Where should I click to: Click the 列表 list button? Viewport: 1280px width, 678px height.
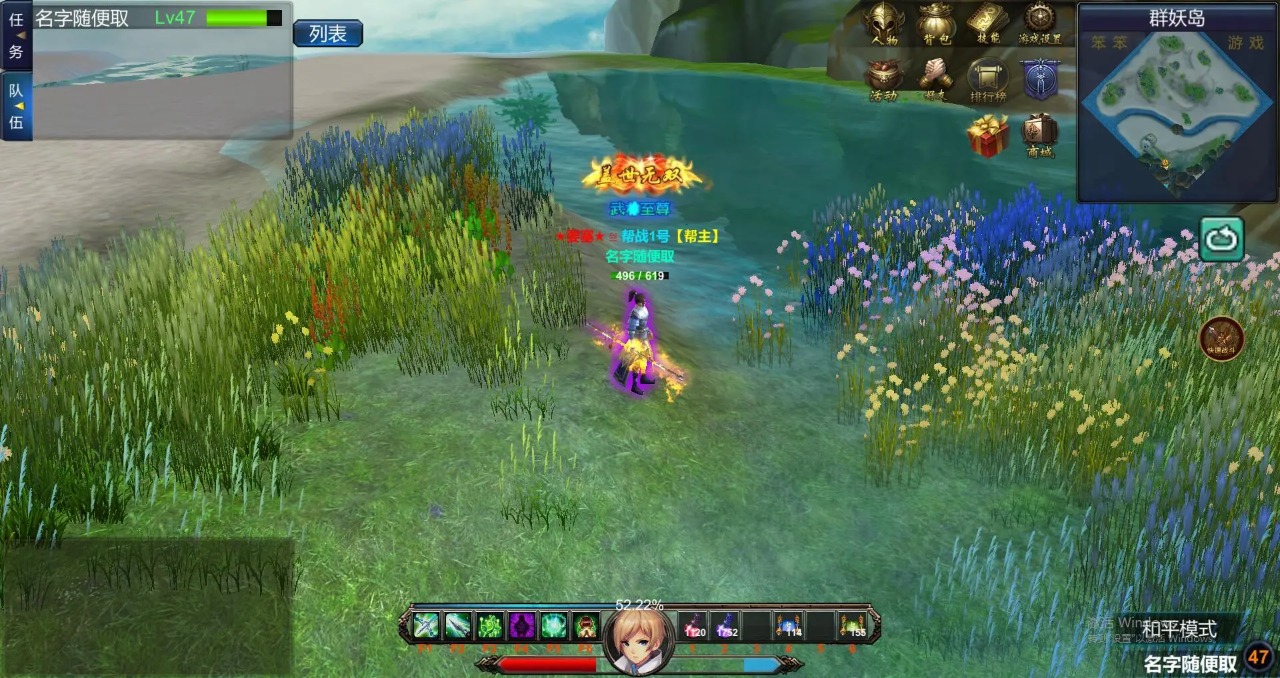(327, 34)
